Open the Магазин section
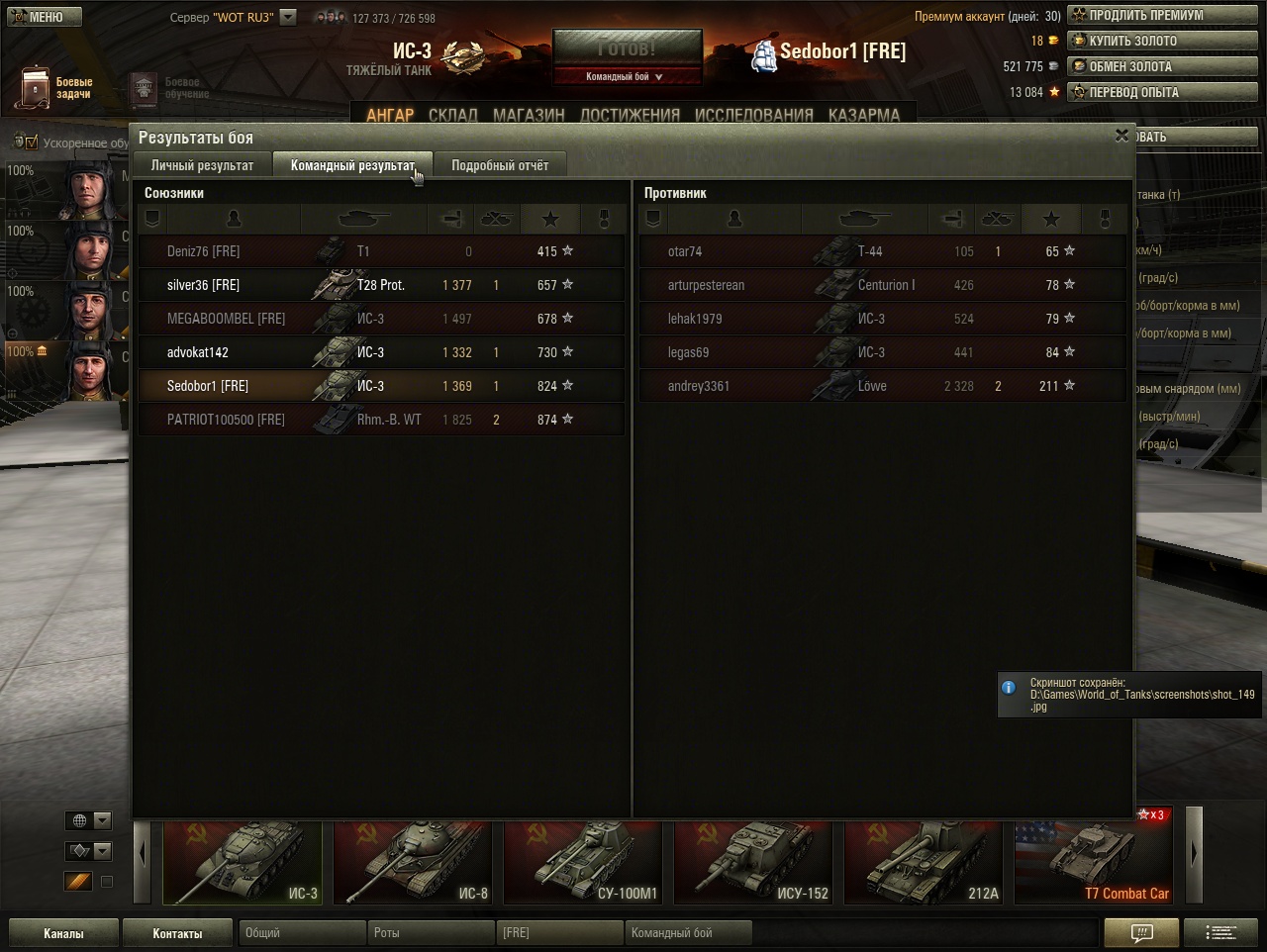1267x952 pixels. (x=529, y=115)
